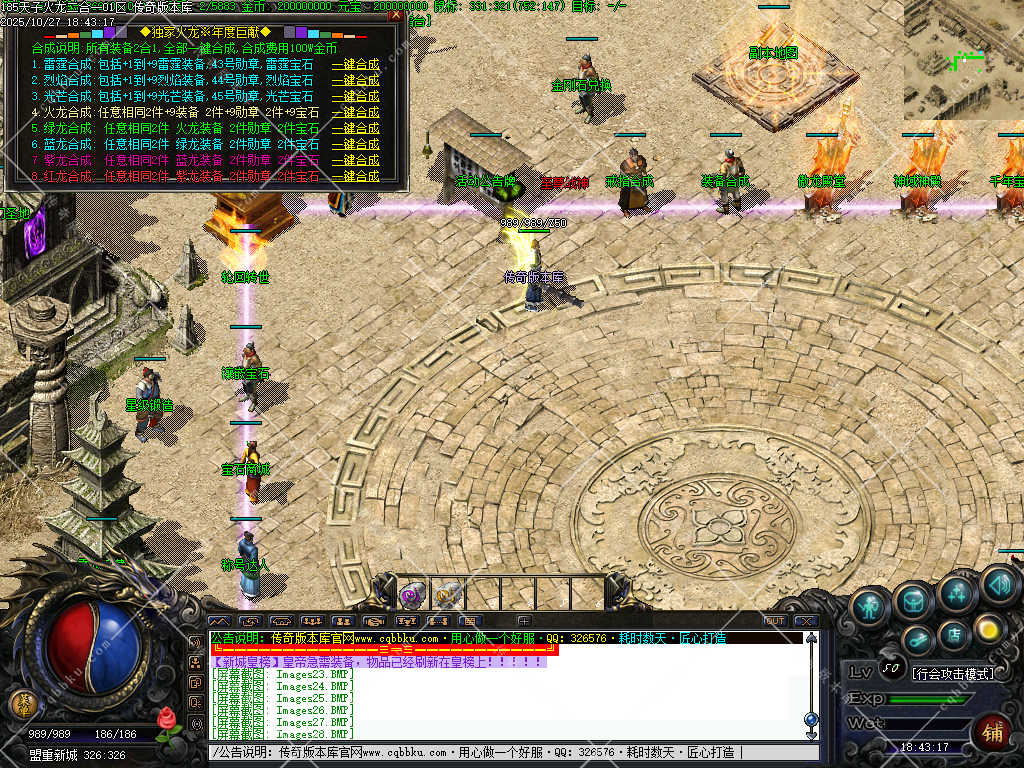
Task: Open the character figure round button
Action: coord(871,606)
